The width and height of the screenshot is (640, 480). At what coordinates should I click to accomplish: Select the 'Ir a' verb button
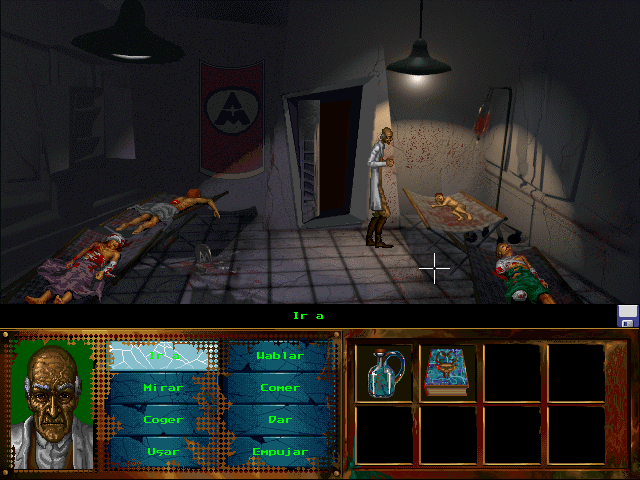pyautogui.click(x=158, y=355)
